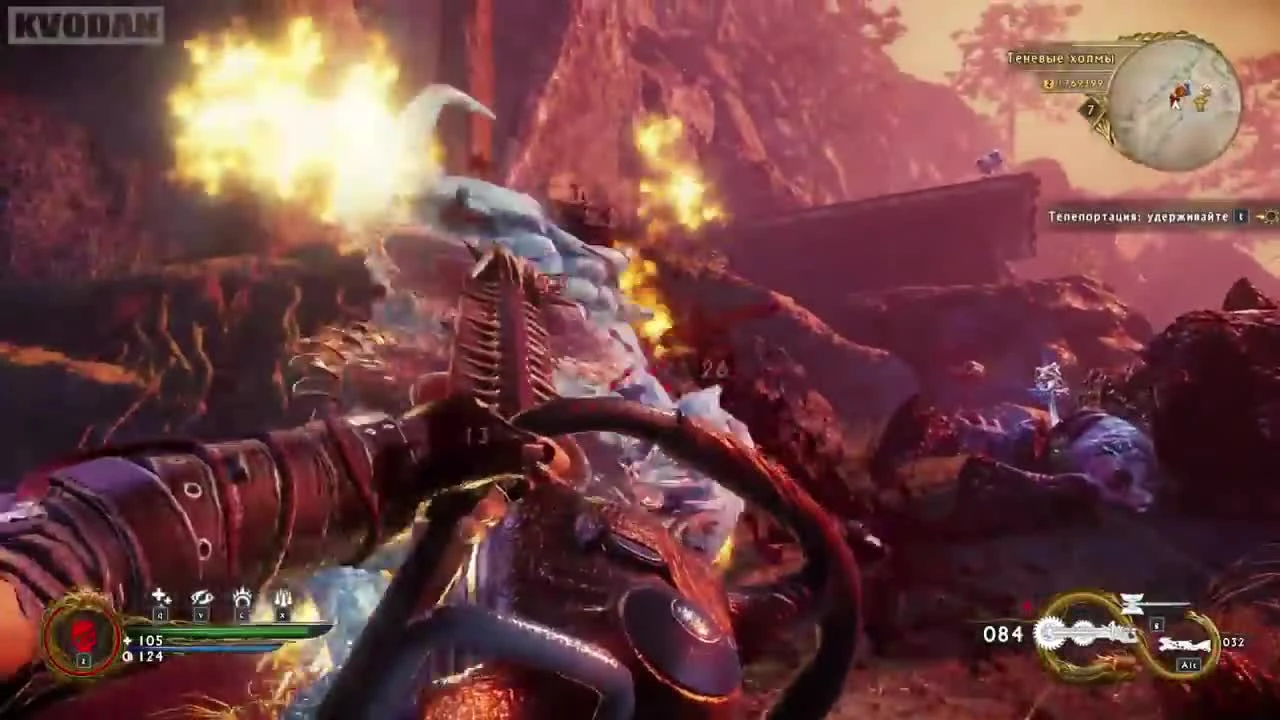Click the gold coin currency icon on minimap
Viewport: 1280px width, 720px height.
(1049, 84)
